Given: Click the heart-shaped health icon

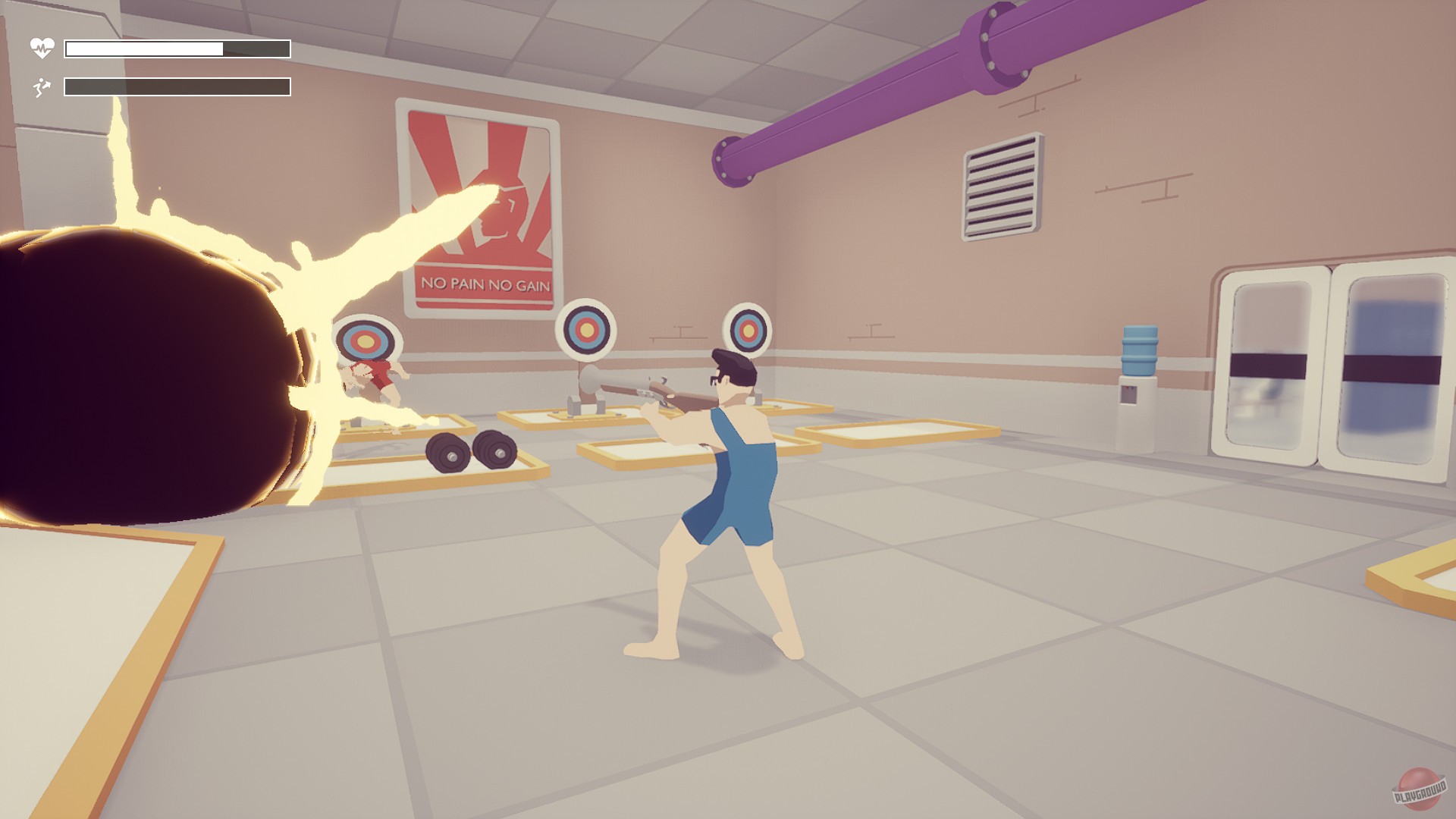Looking at the screenshot, I should pyautogui.click(x=43, y=47).
